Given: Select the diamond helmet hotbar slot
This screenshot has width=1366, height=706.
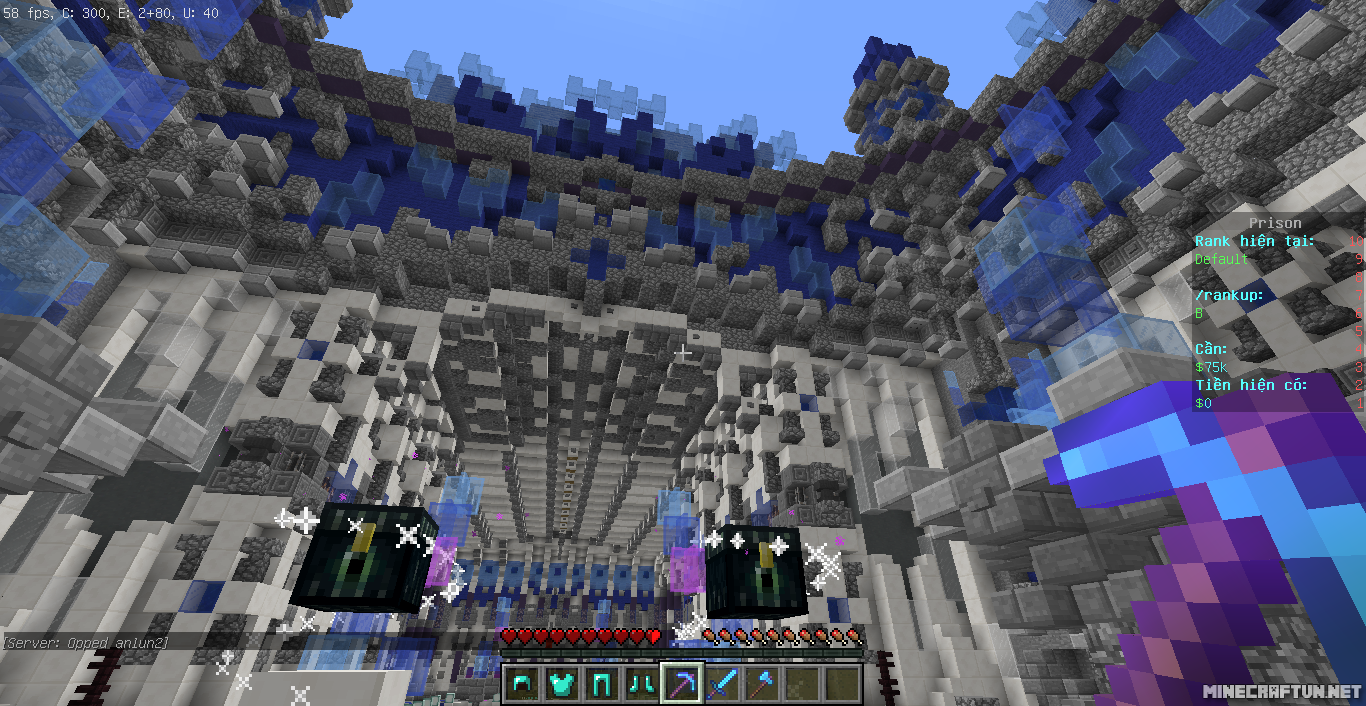Looking at the screenshot, I should tap(522, 684).
